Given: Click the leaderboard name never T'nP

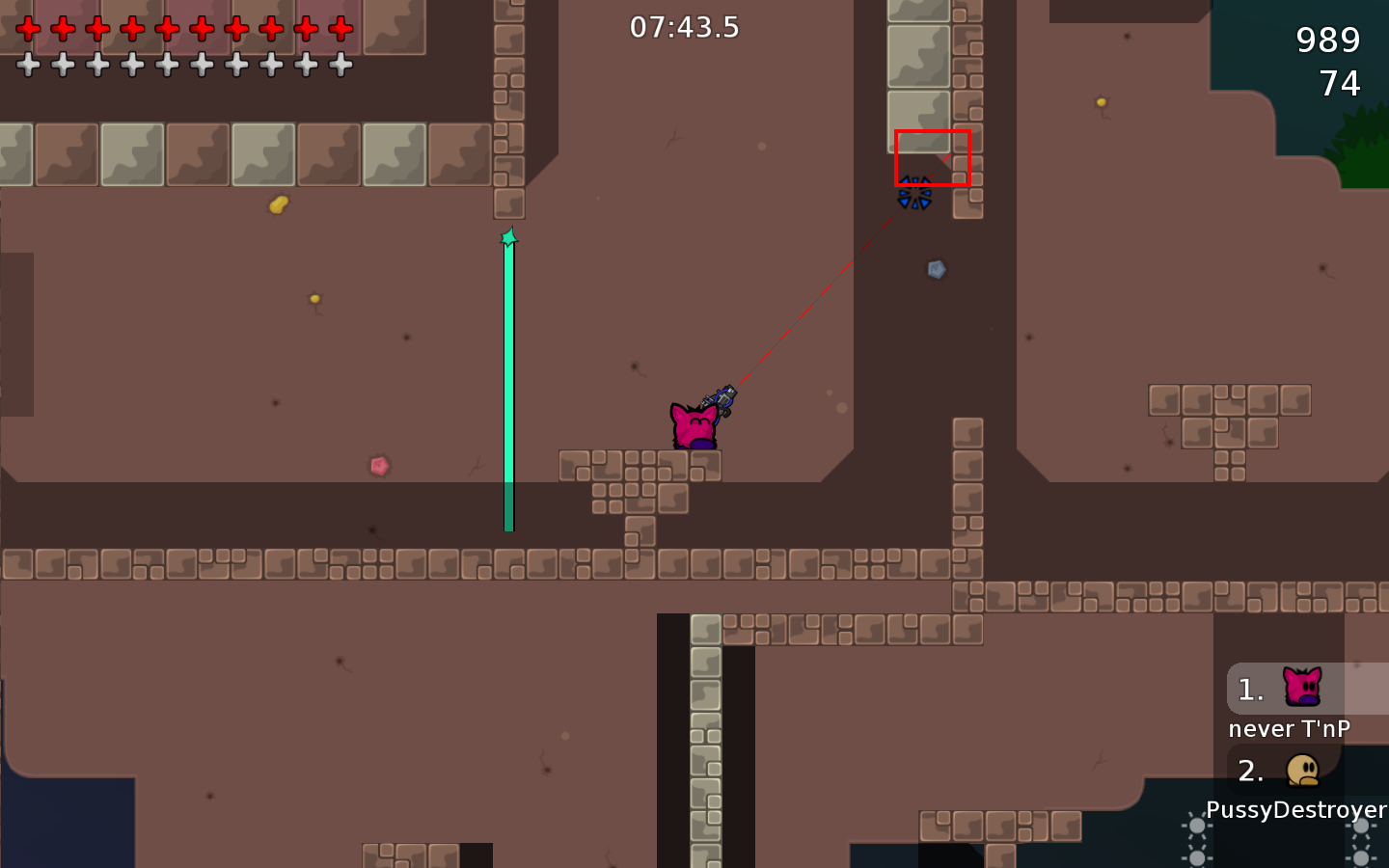Looking at the screenshot, I should 1290,729.
